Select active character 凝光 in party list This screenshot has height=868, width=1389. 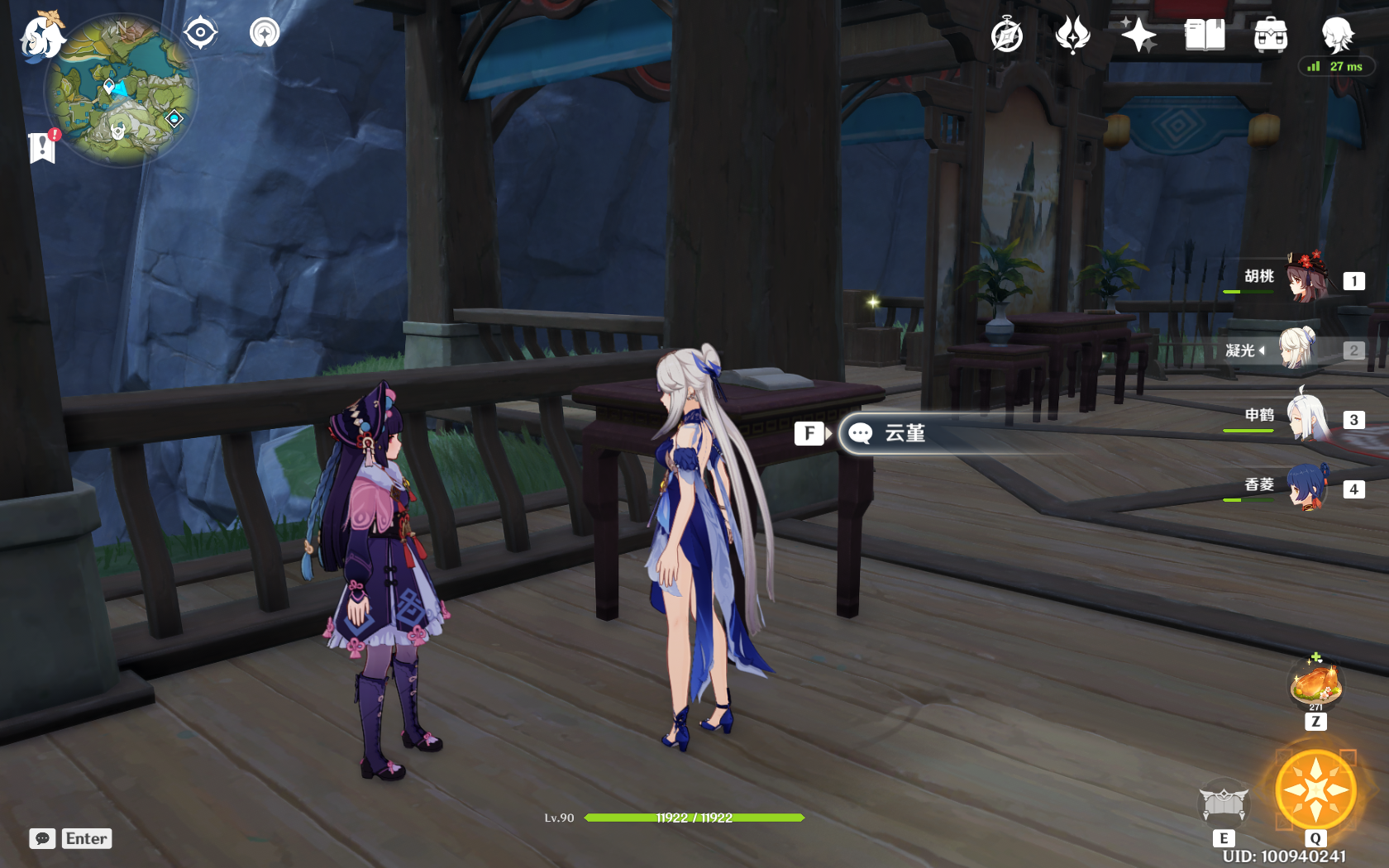1298,350
